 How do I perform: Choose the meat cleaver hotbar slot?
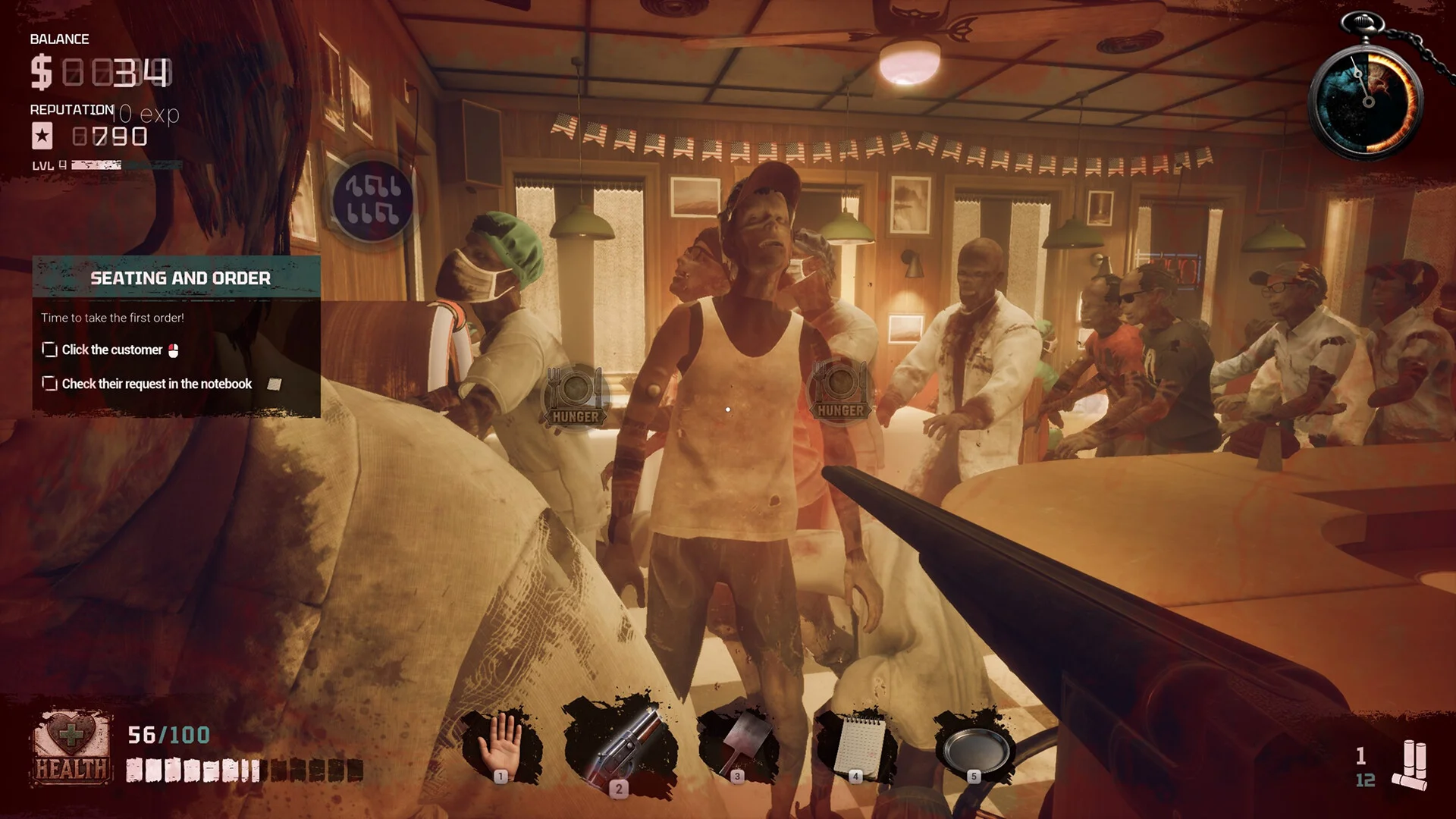738,745
